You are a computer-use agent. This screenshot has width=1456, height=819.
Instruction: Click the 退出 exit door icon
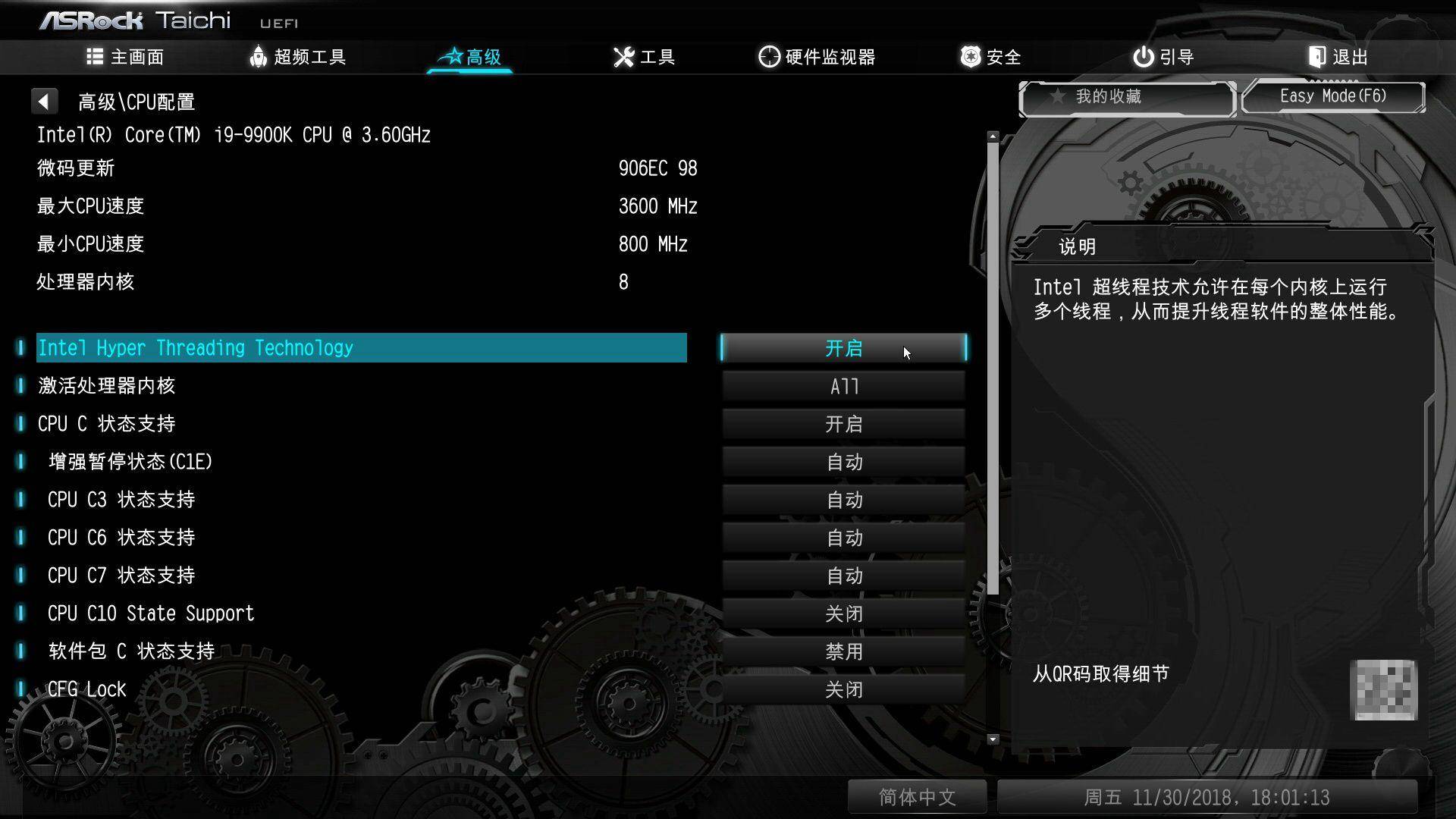[1316, 56]
